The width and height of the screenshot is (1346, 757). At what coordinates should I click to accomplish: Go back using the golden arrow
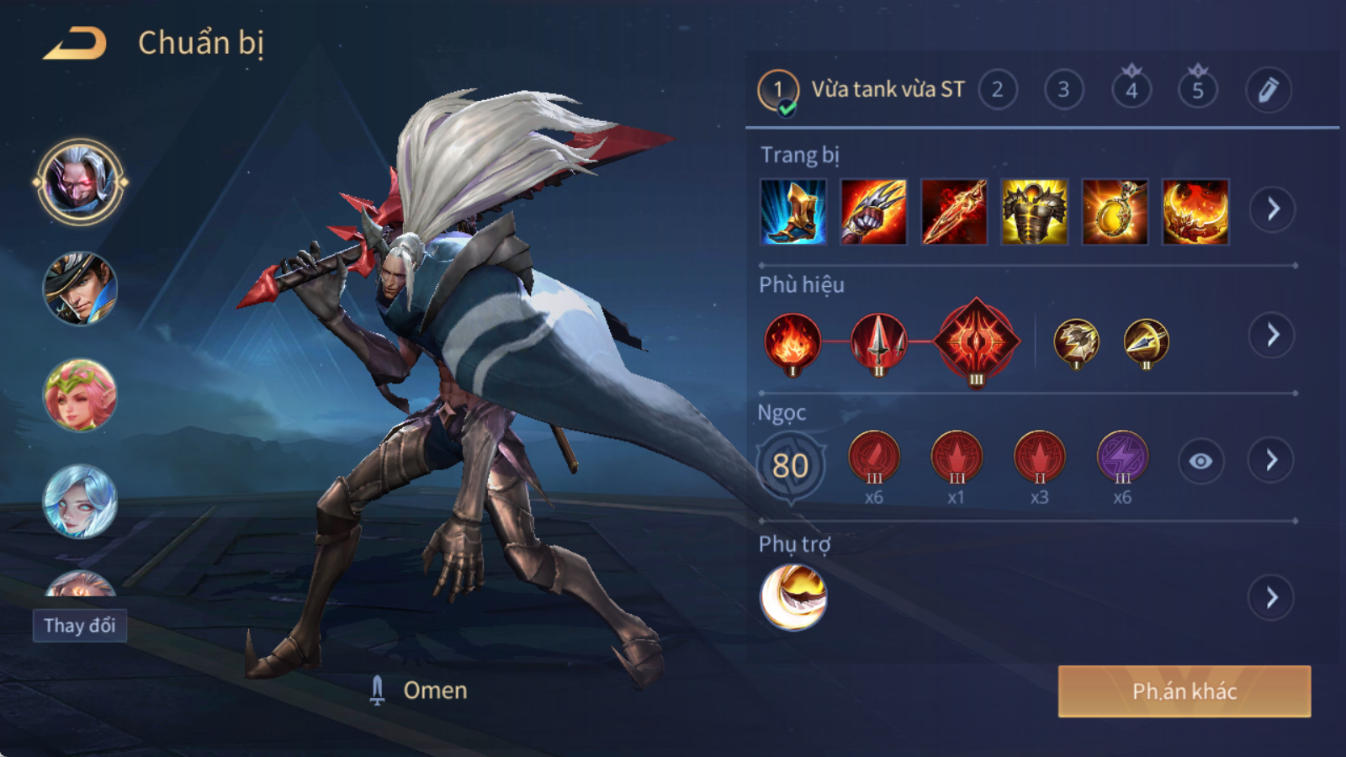(x=75, y=43)
